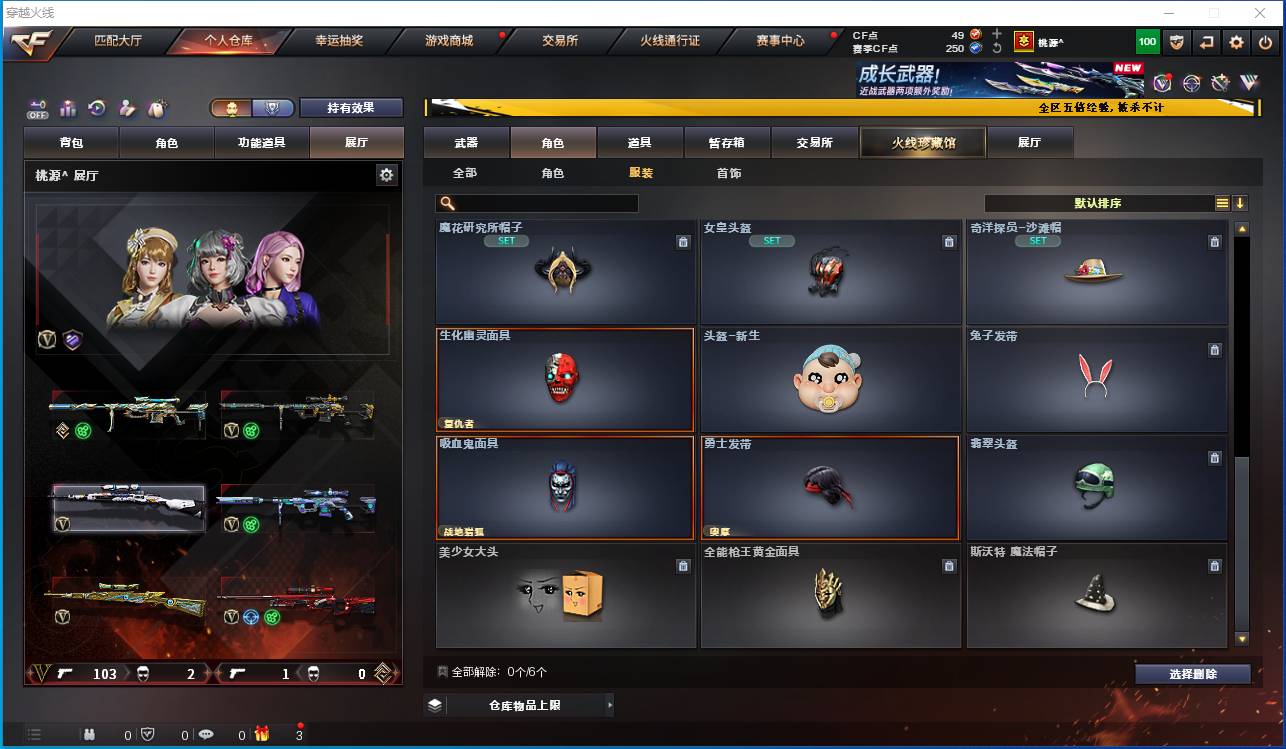Show 全部 items filter
The width and height of the screenshot is (1286, 749).
point(465,173)
